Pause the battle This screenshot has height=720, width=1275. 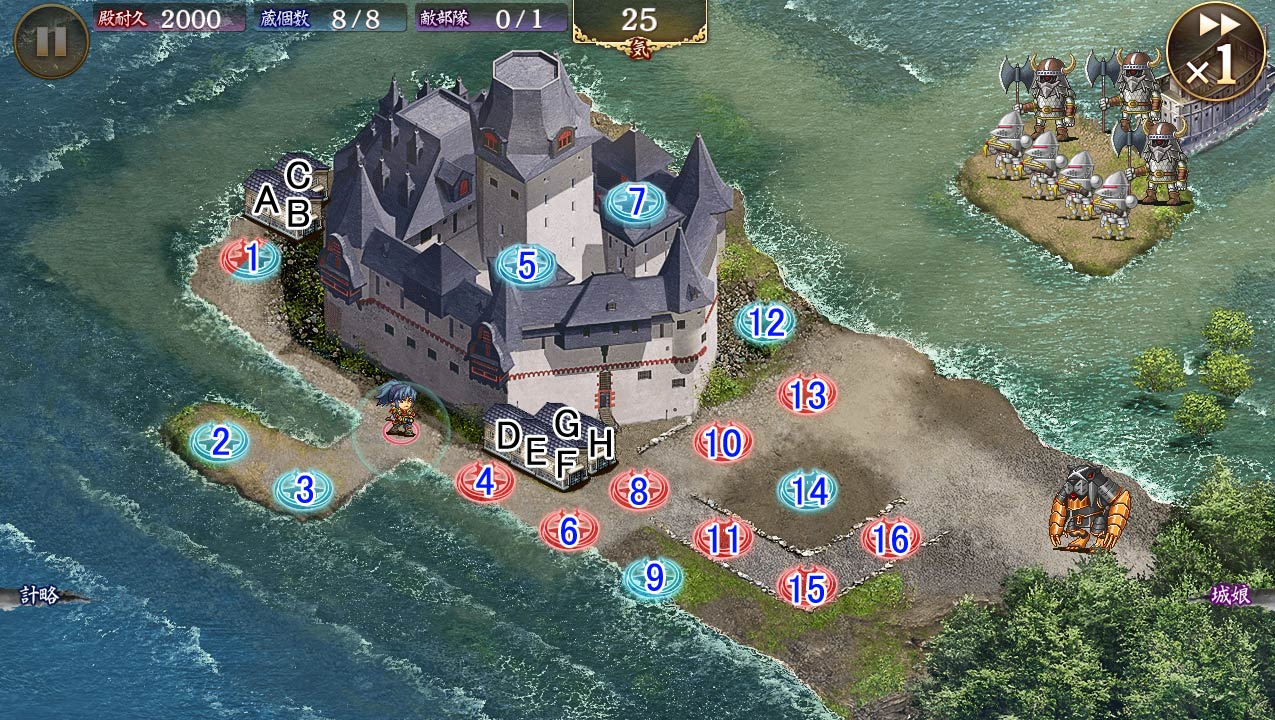(51, 41)
